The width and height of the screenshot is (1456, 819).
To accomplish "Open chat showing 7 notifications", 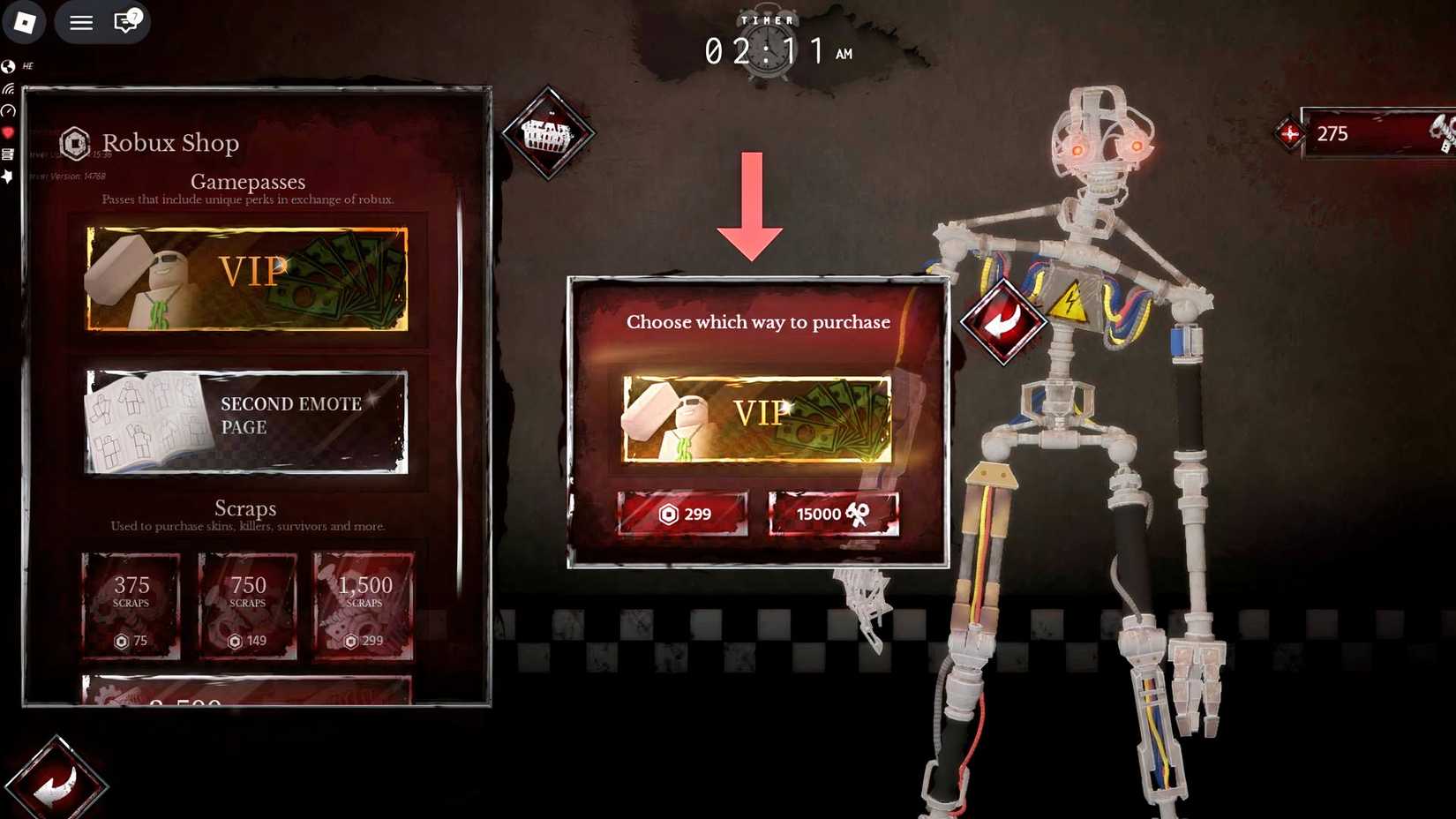I will click(125, 23).
